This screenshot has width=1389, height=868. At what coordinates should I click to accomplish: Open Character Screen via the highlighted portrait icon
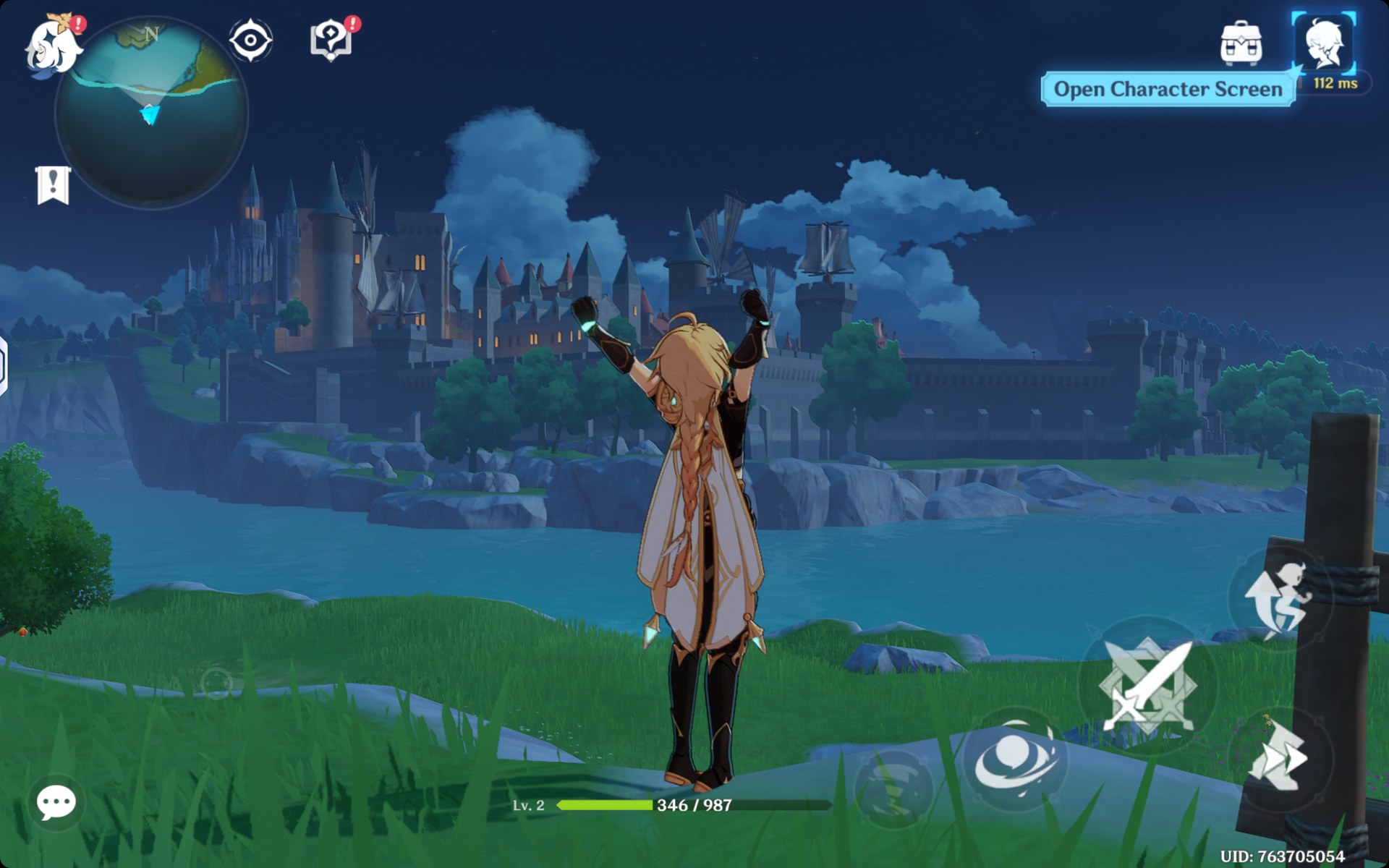point(1323,43)
